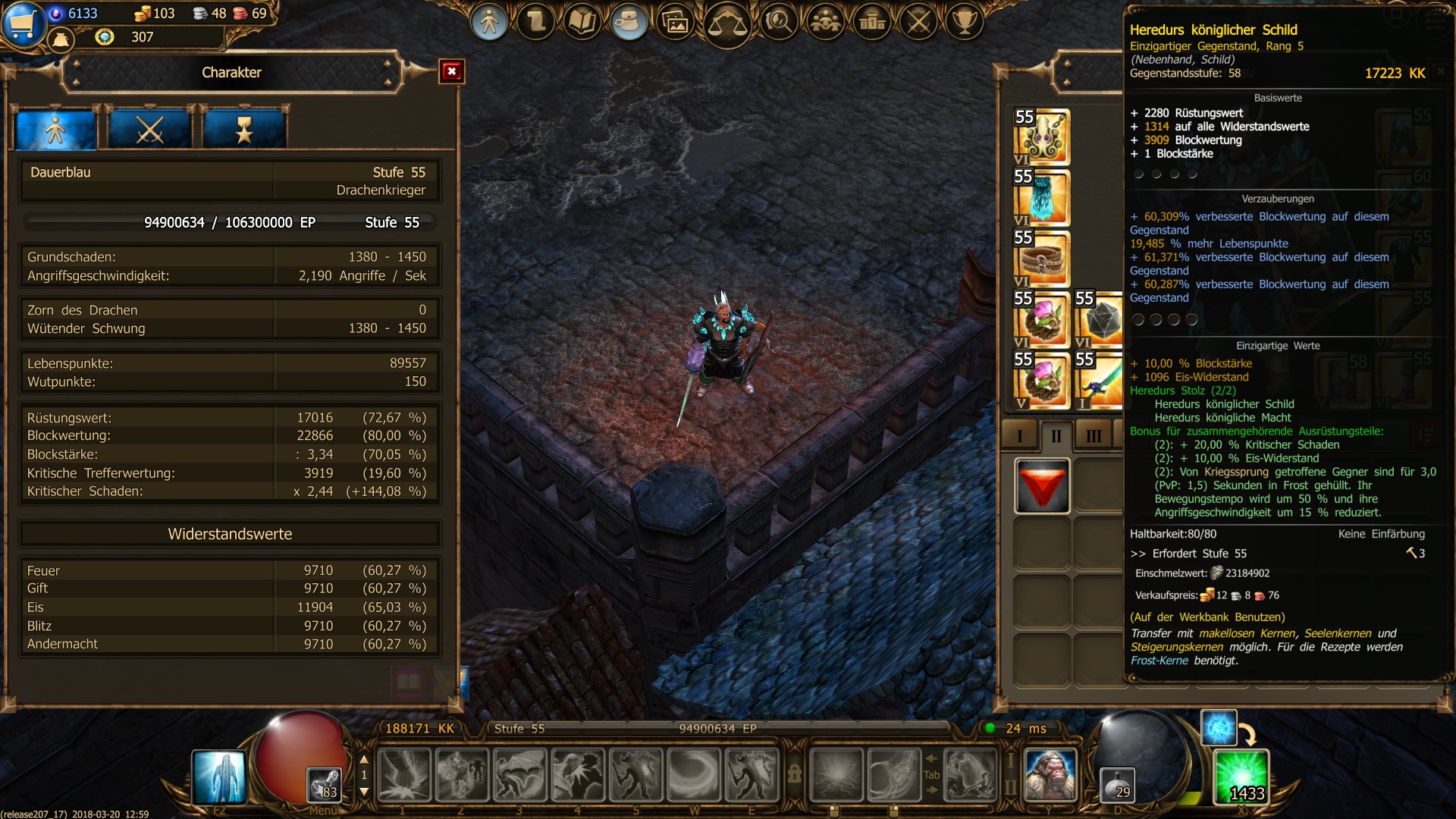Select the leather belt equipment slot
This screenshot has height=819, width=1456.
[x=1042, y=259]
